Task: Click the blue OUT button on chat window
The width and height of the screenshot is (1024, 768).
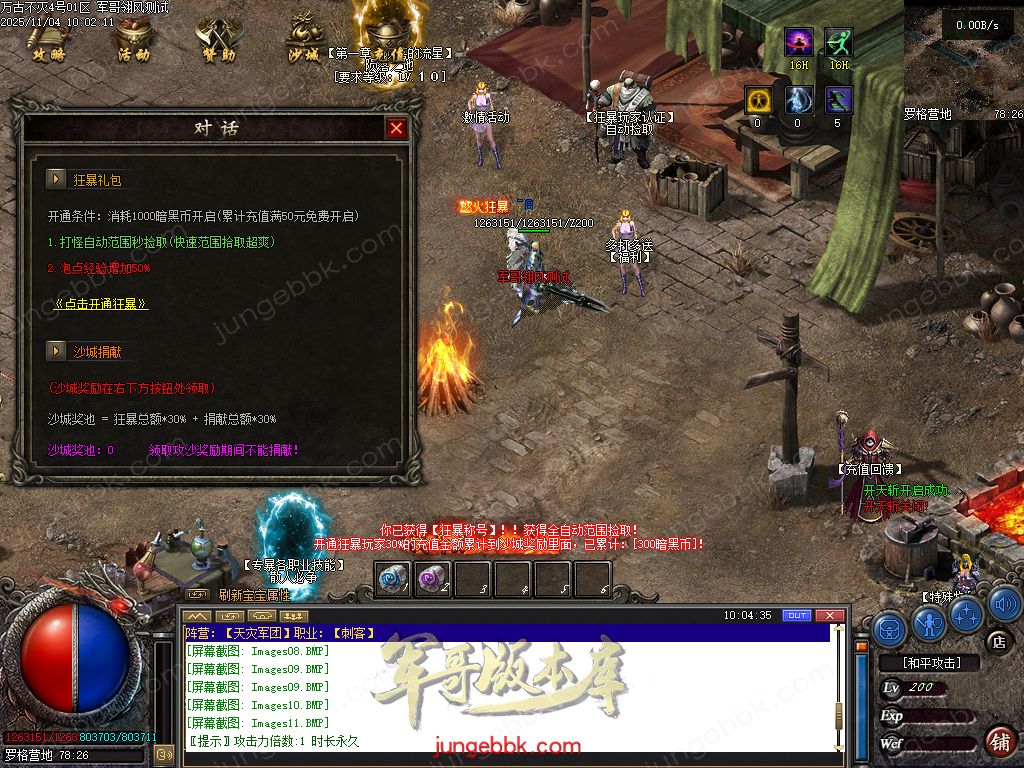Action: (796, 615)
